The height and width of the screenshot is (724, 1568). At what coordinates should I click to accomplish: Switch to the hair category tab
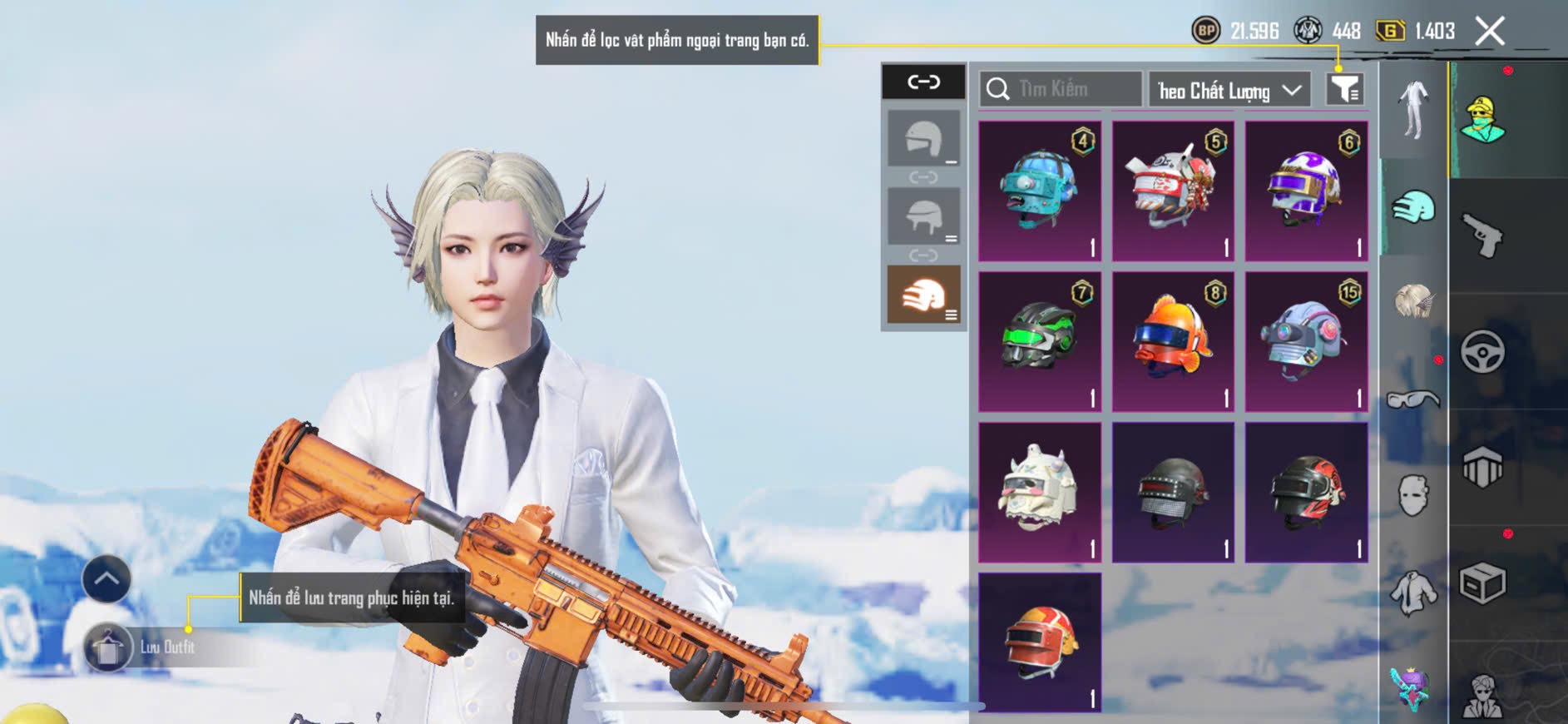[1413, 301]
